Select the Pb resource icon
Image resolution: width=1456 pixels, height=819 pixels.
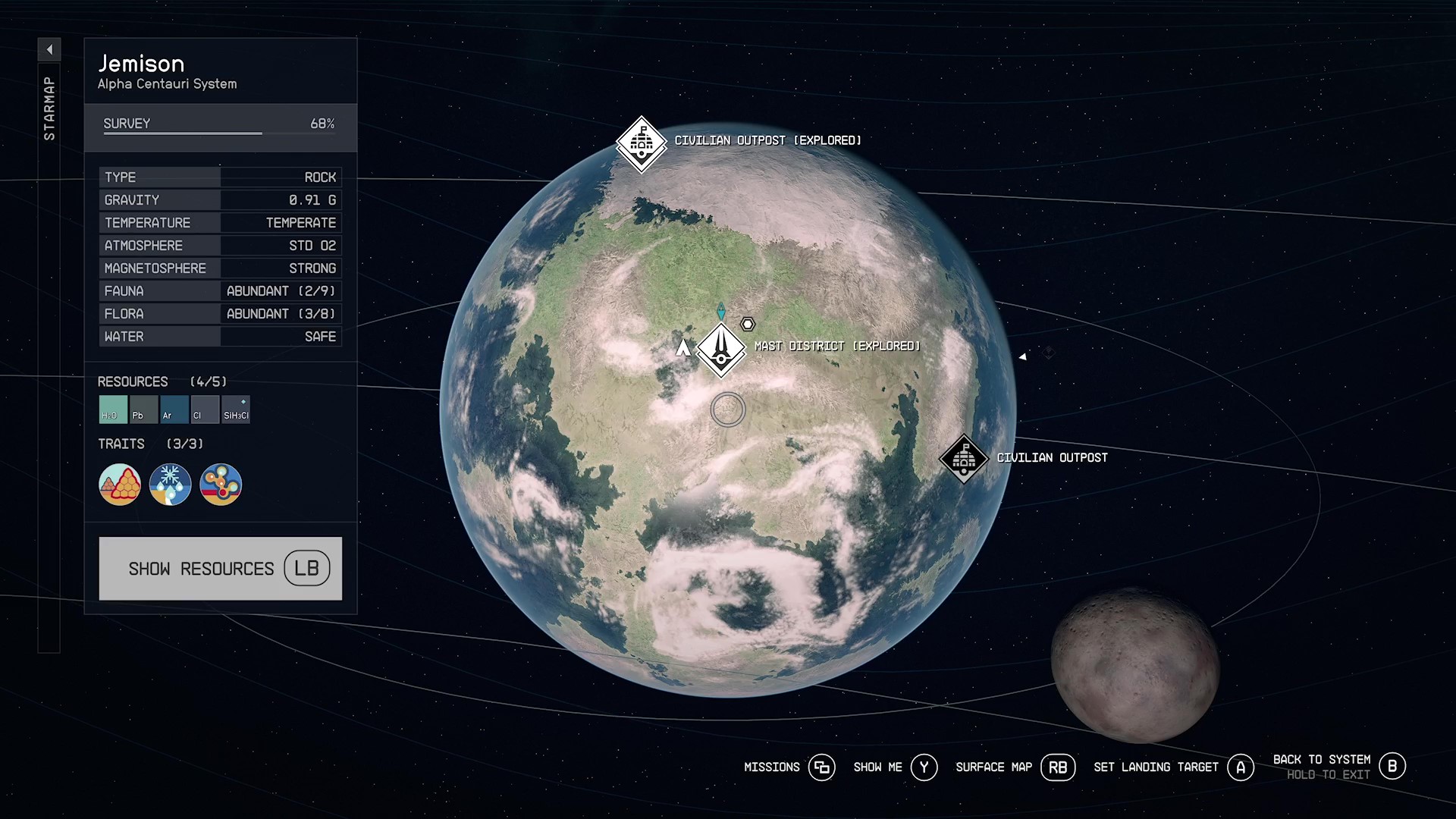[143, 409]
